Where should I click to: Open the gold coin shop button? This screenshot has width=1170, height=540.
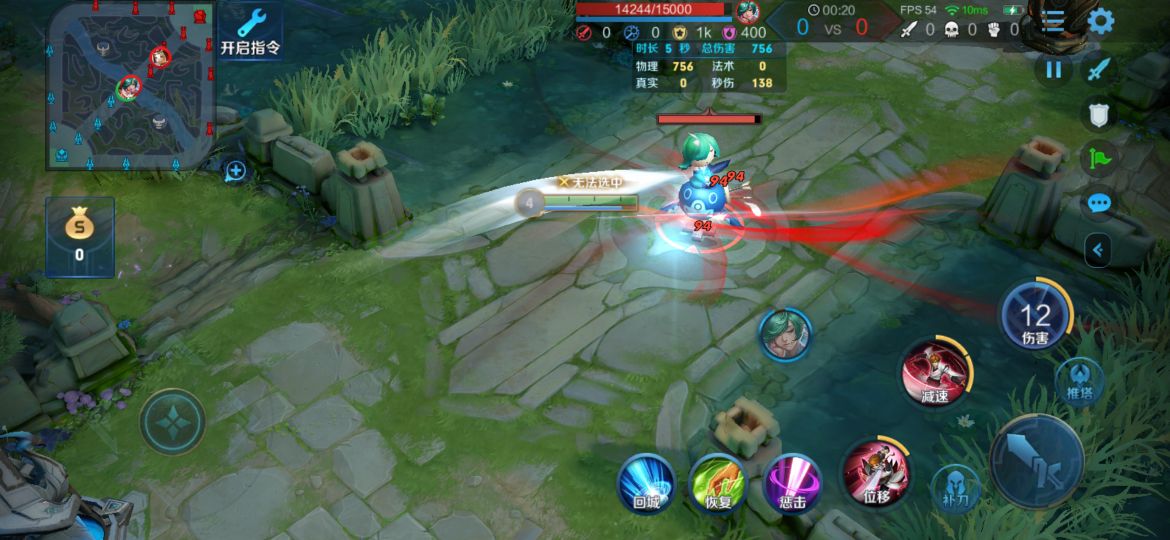click(x=79, y=236)
